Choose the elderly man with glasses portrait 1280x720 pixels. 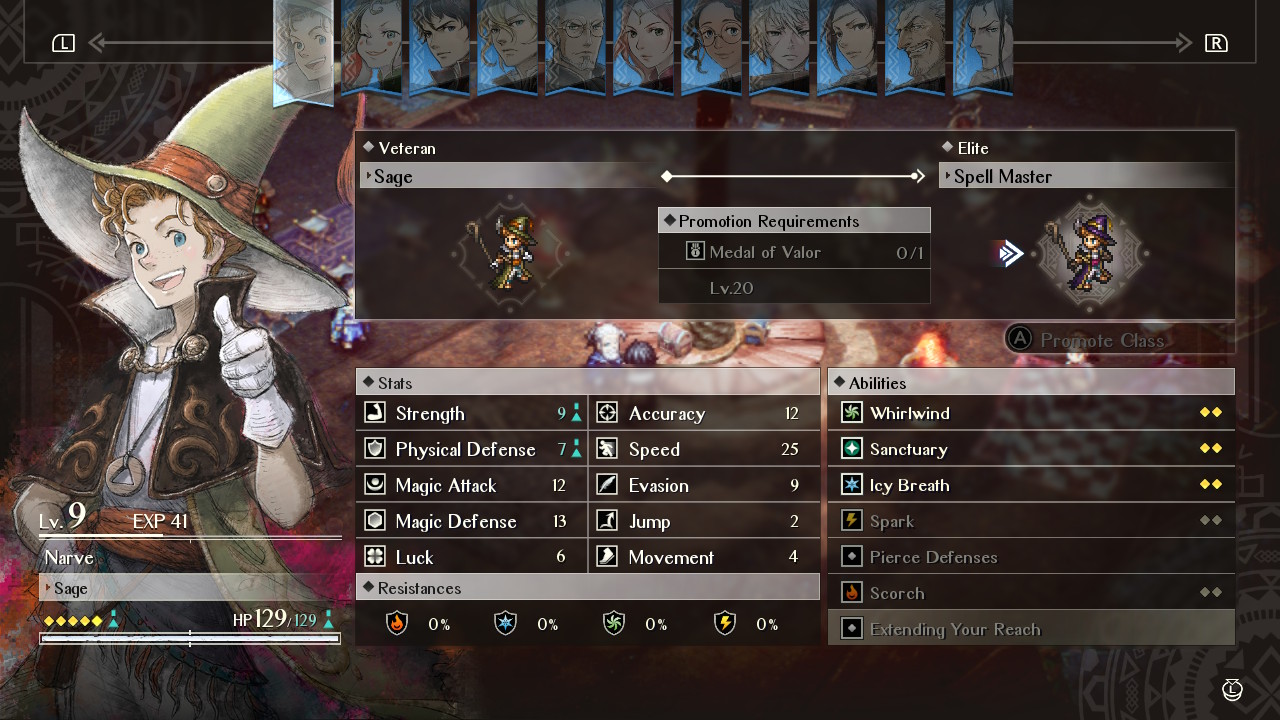pyautogui.click(x=575, y=45)
